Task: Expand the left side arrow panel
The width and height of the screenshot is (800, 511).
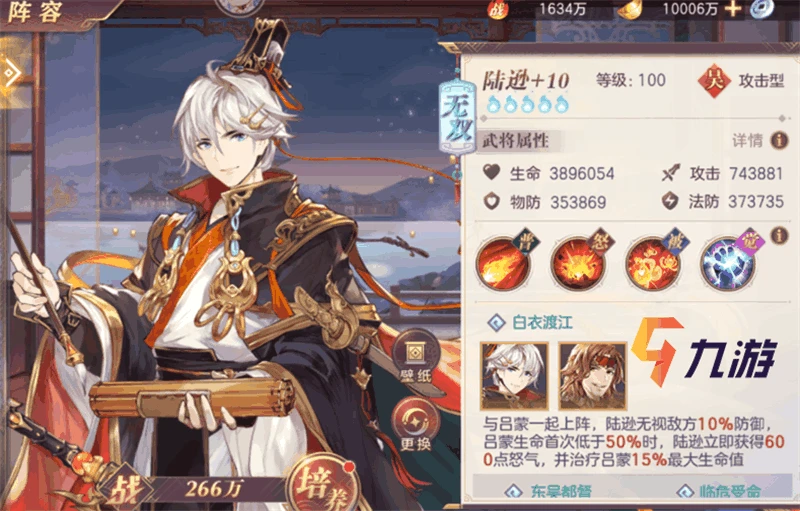Action: click(x=12, y=72)
